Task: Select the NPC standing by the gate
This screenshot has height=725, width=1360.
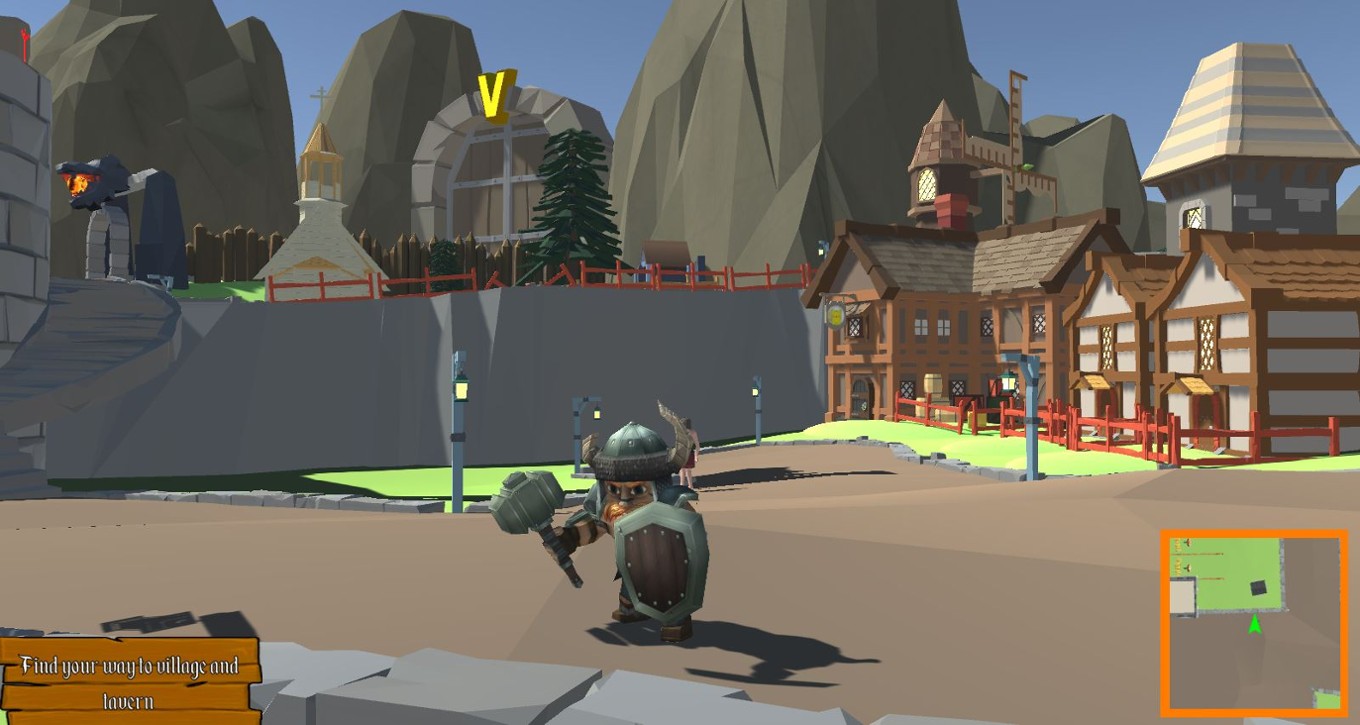Action: pyautogui.click(x=691, y=450)
